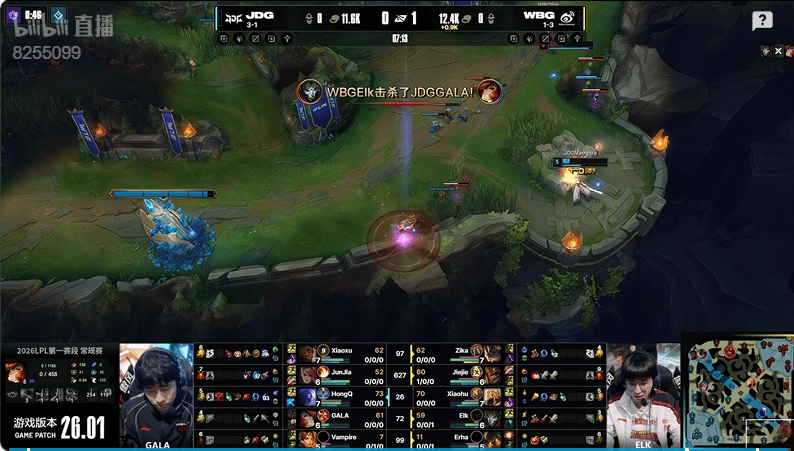The height and width of the screenshot is (451, 794).
Task: Click the ELK player camera feed
Action: (x=643, y=394)
